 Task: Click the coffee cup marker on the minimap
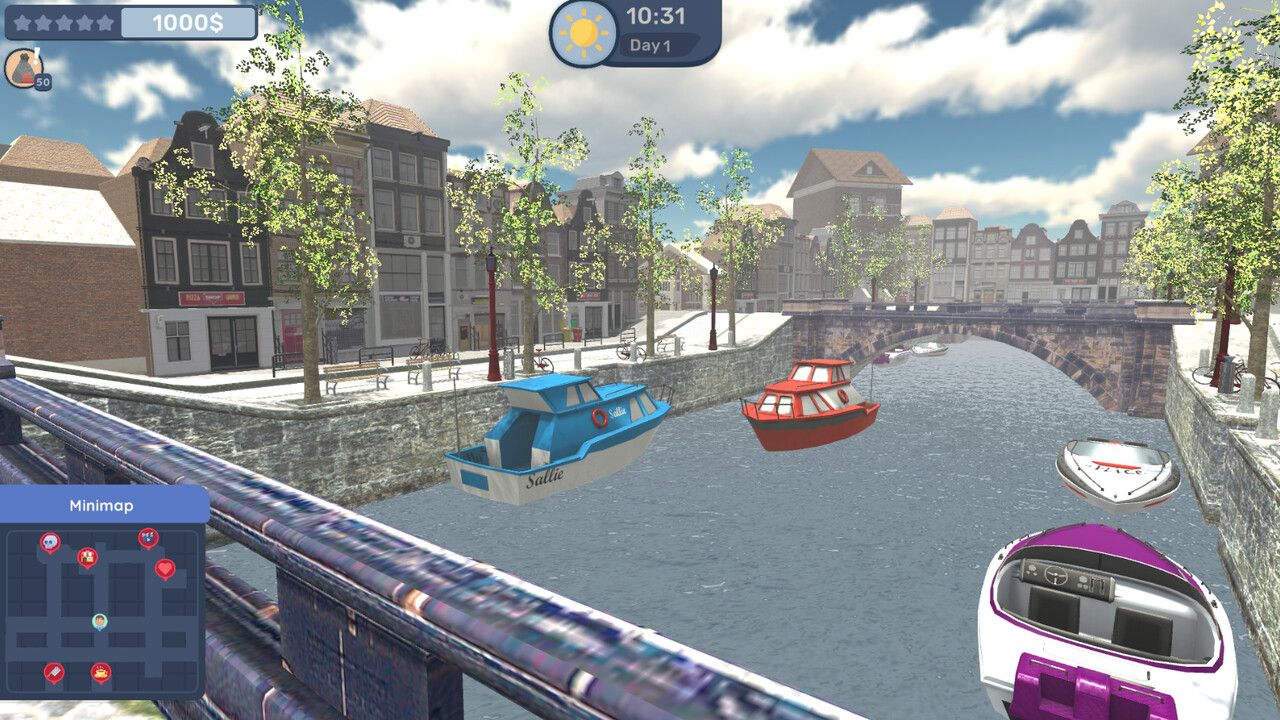(x=100, y=672)
